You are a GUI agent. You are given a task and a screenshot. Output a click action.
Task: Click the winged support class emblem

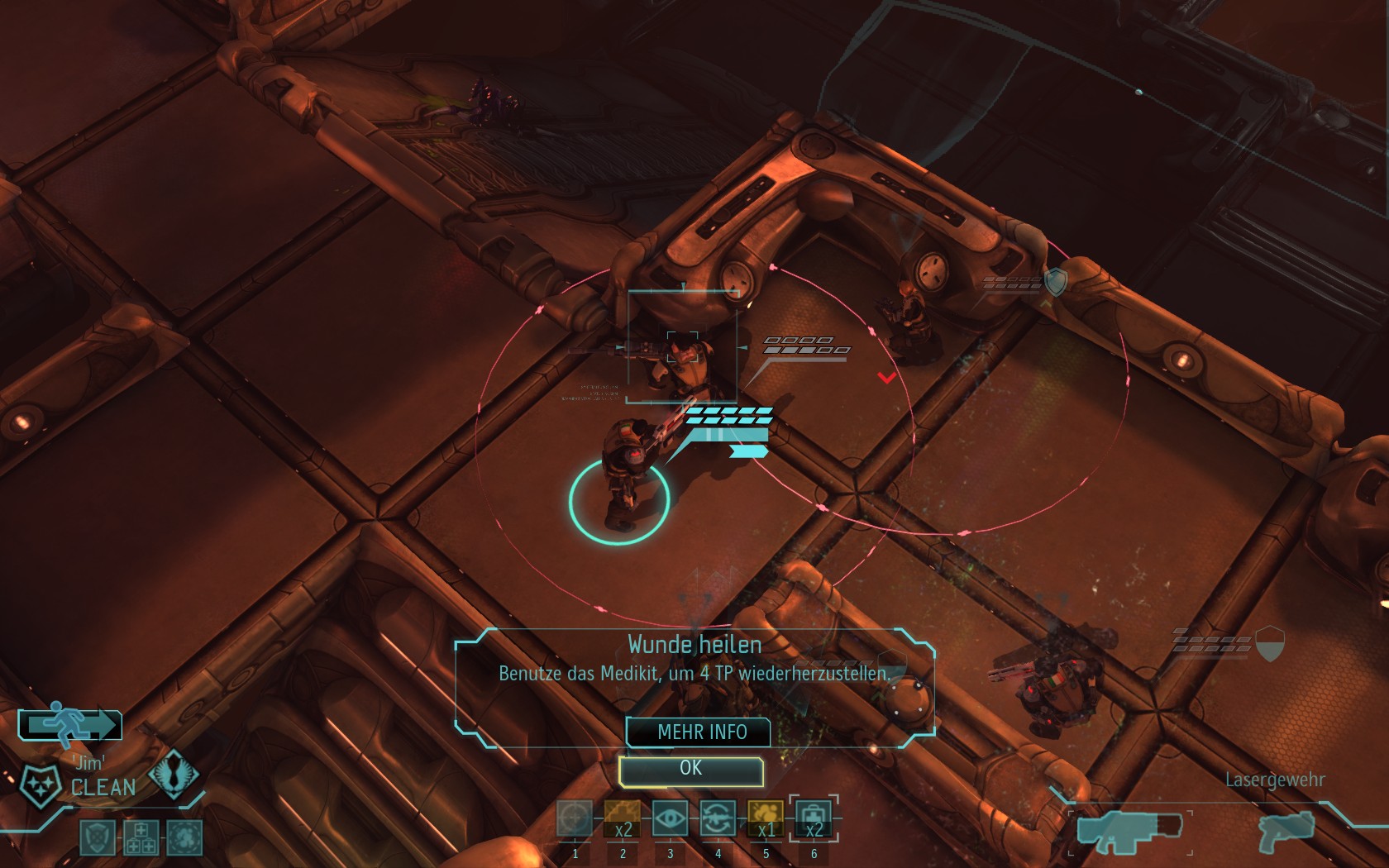(173, 775)
